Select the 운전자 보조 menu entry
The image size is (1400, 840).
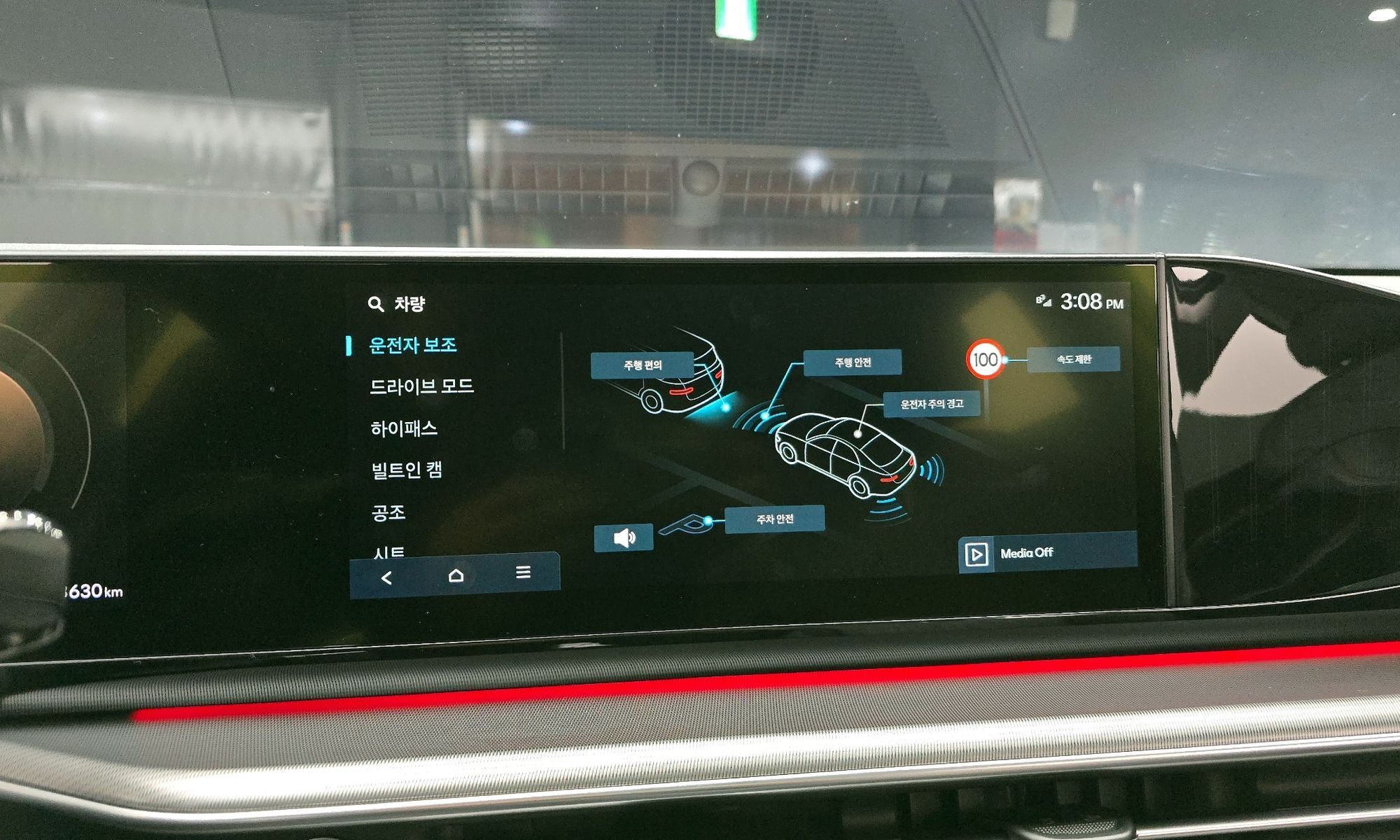(x=412, y=345)
